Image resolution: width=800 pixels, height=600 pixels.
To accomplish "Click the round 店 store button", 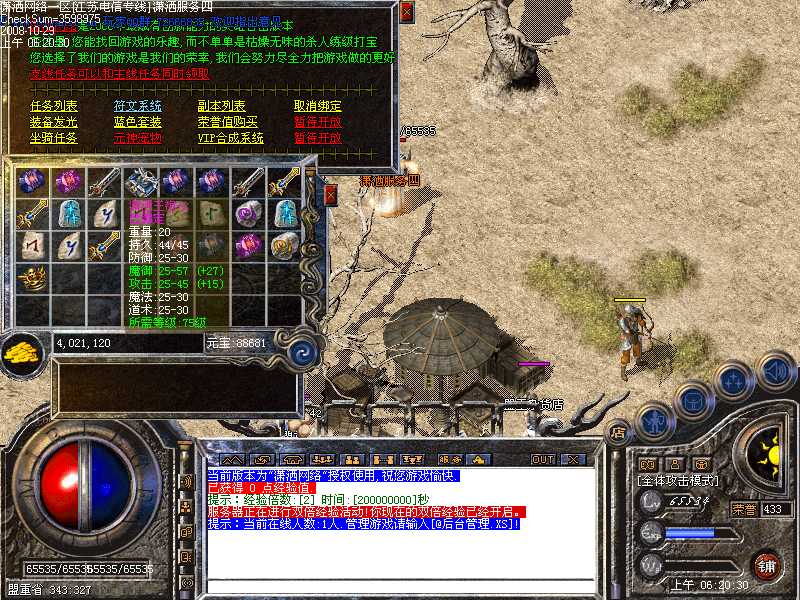I will tap(618, 433).
